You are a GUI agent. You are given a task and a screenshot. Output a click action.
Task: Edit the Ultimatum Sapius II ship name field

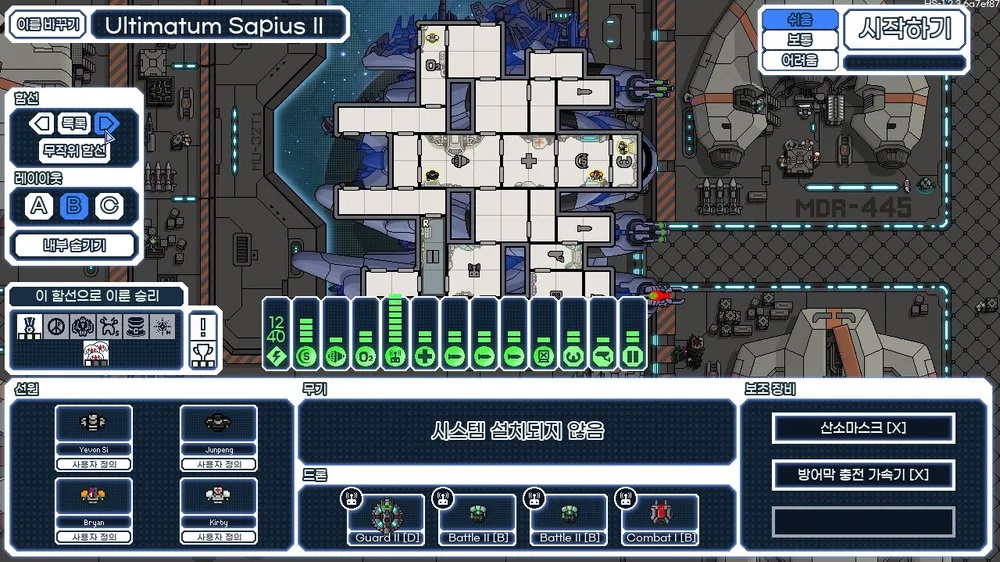(x=219, y=25)
